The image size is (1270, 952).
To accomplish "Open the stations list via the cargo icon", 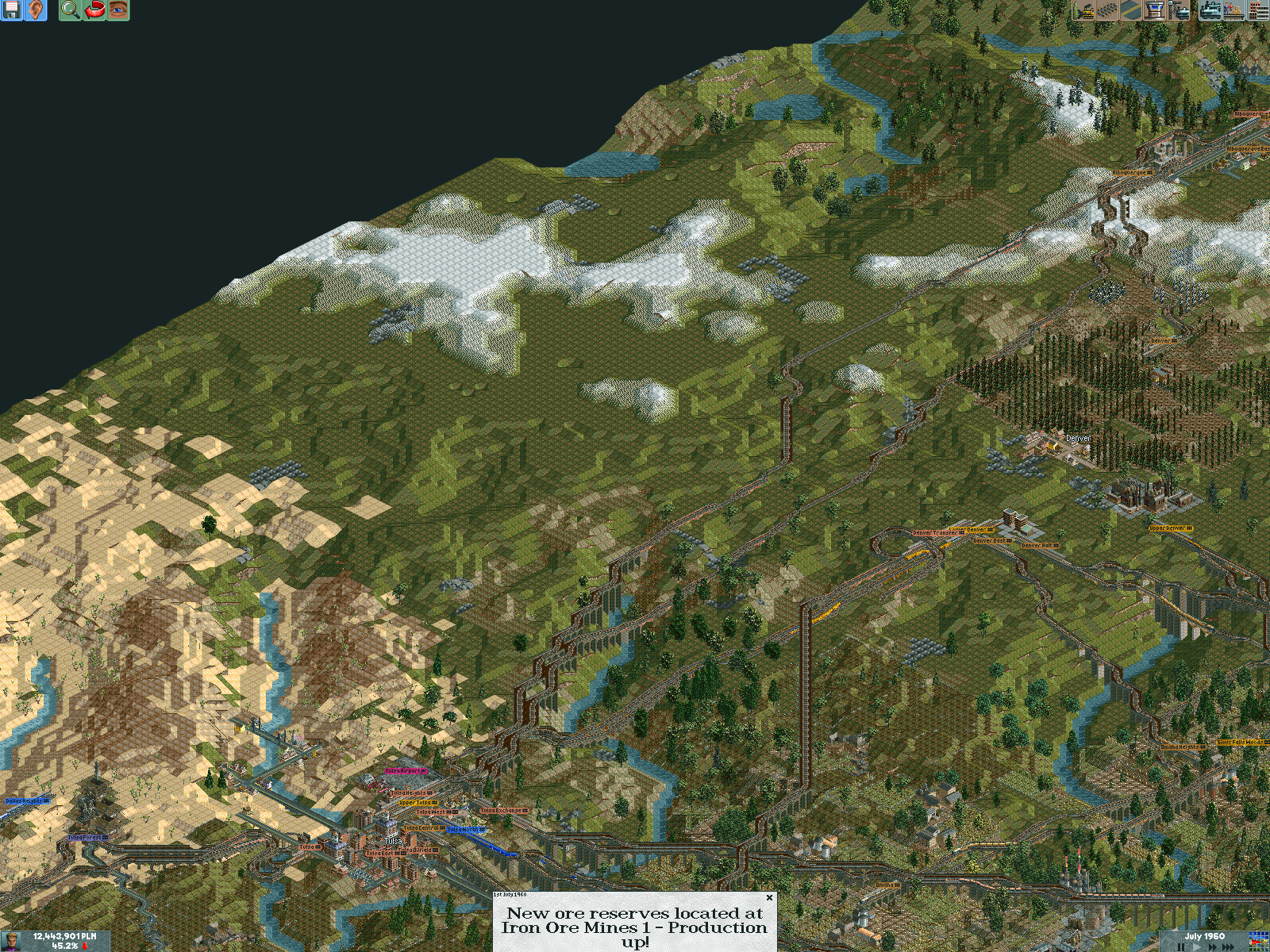I will coord(1233,10).
